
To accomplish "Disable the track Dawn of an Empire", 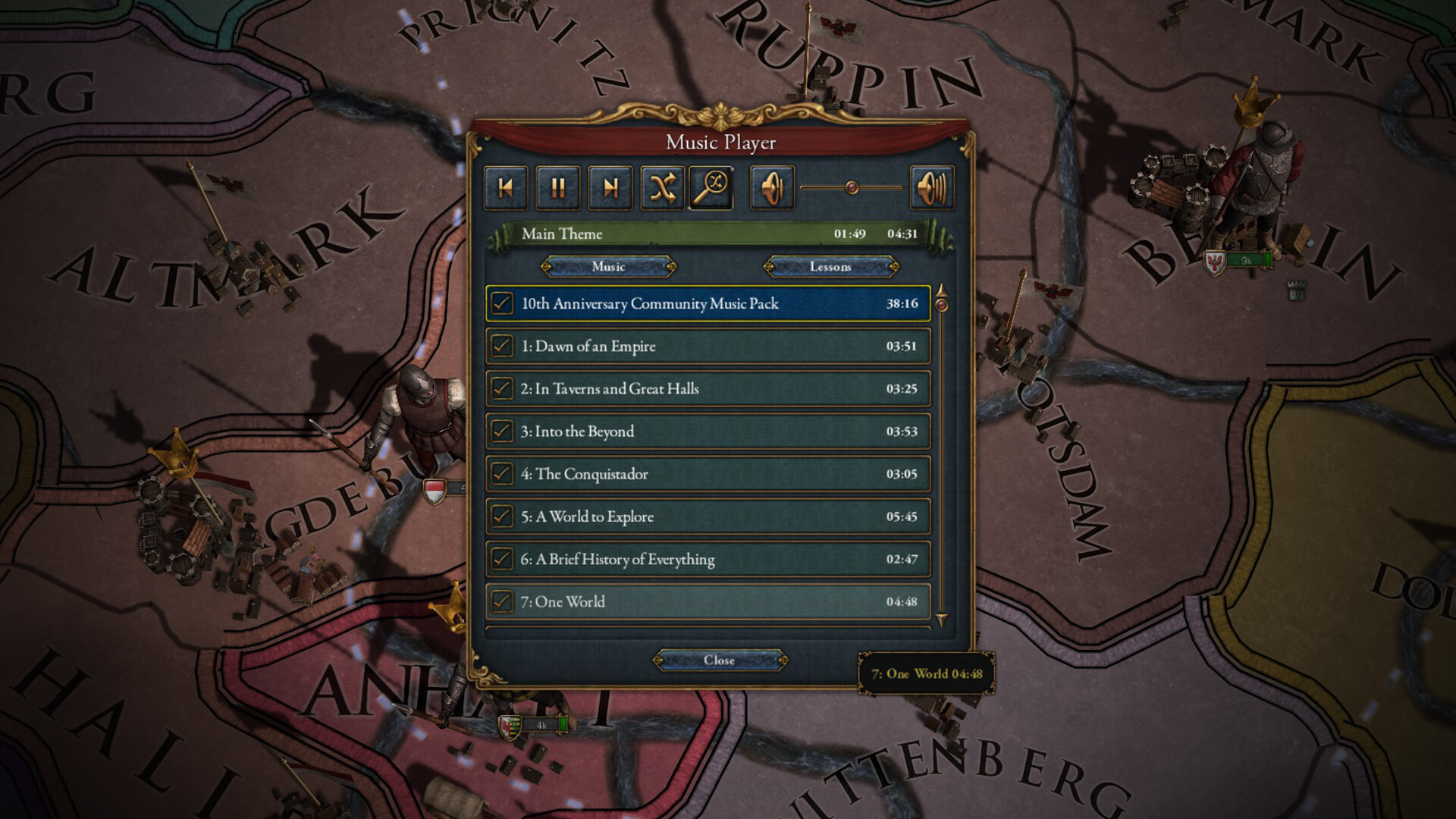I will coord(500,347).
